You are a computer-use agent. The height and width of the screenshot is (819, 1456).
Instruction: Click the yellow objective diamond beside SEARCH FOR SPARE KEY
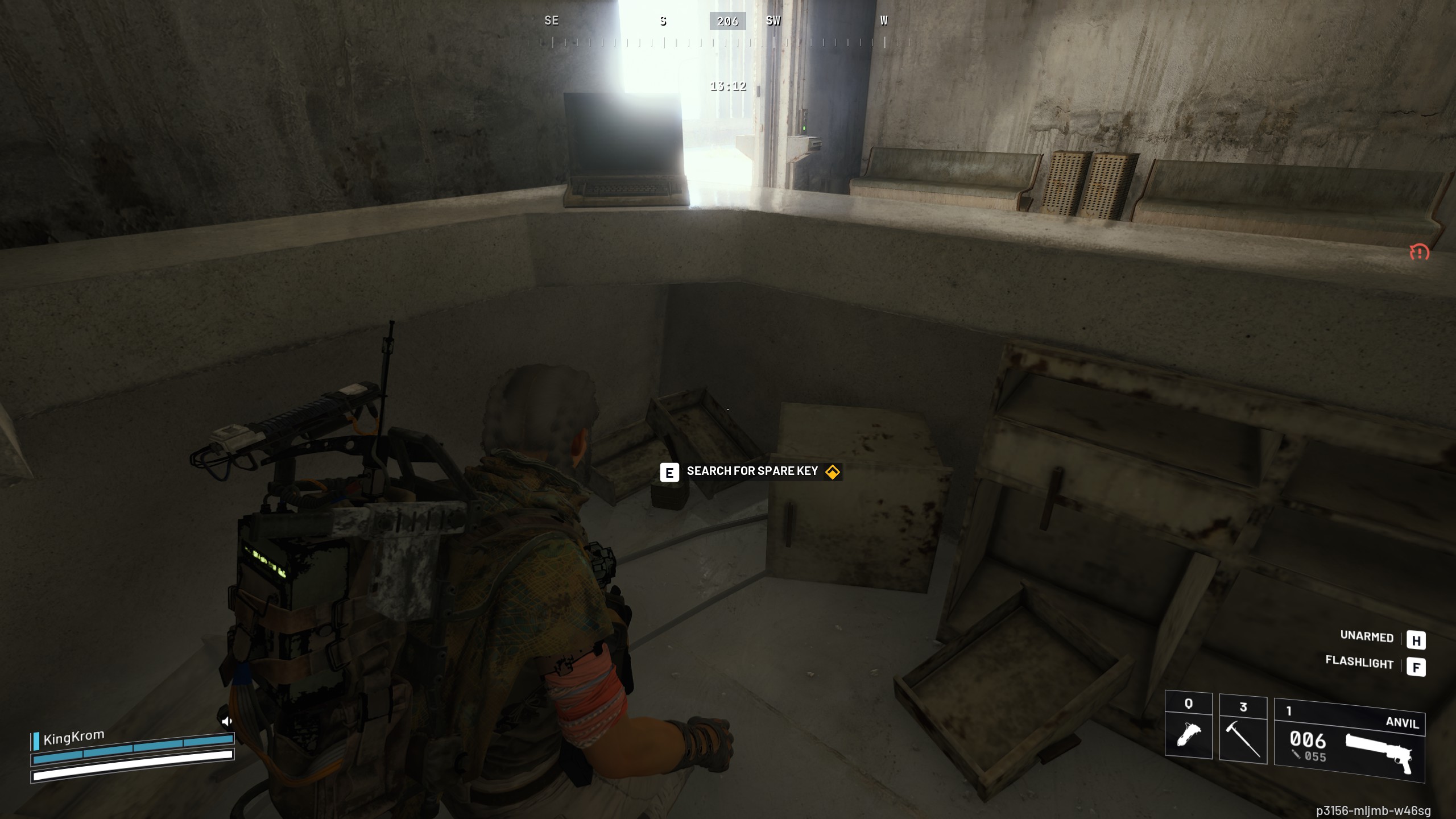tap(832, 471)
